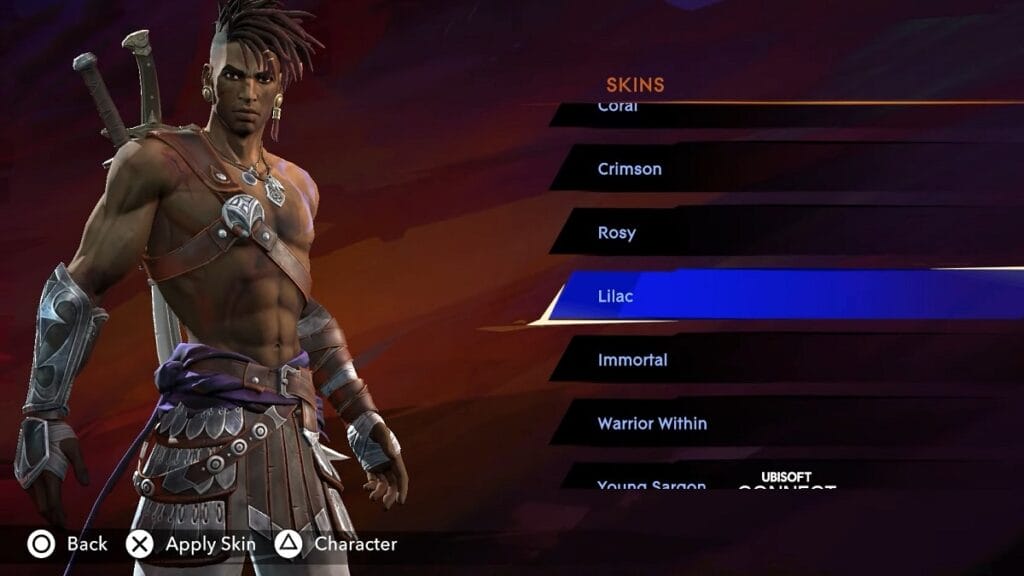Pick the highlighted Lilac skin
This screenshot has width=1024, height=576.
(x=616, y=296)
